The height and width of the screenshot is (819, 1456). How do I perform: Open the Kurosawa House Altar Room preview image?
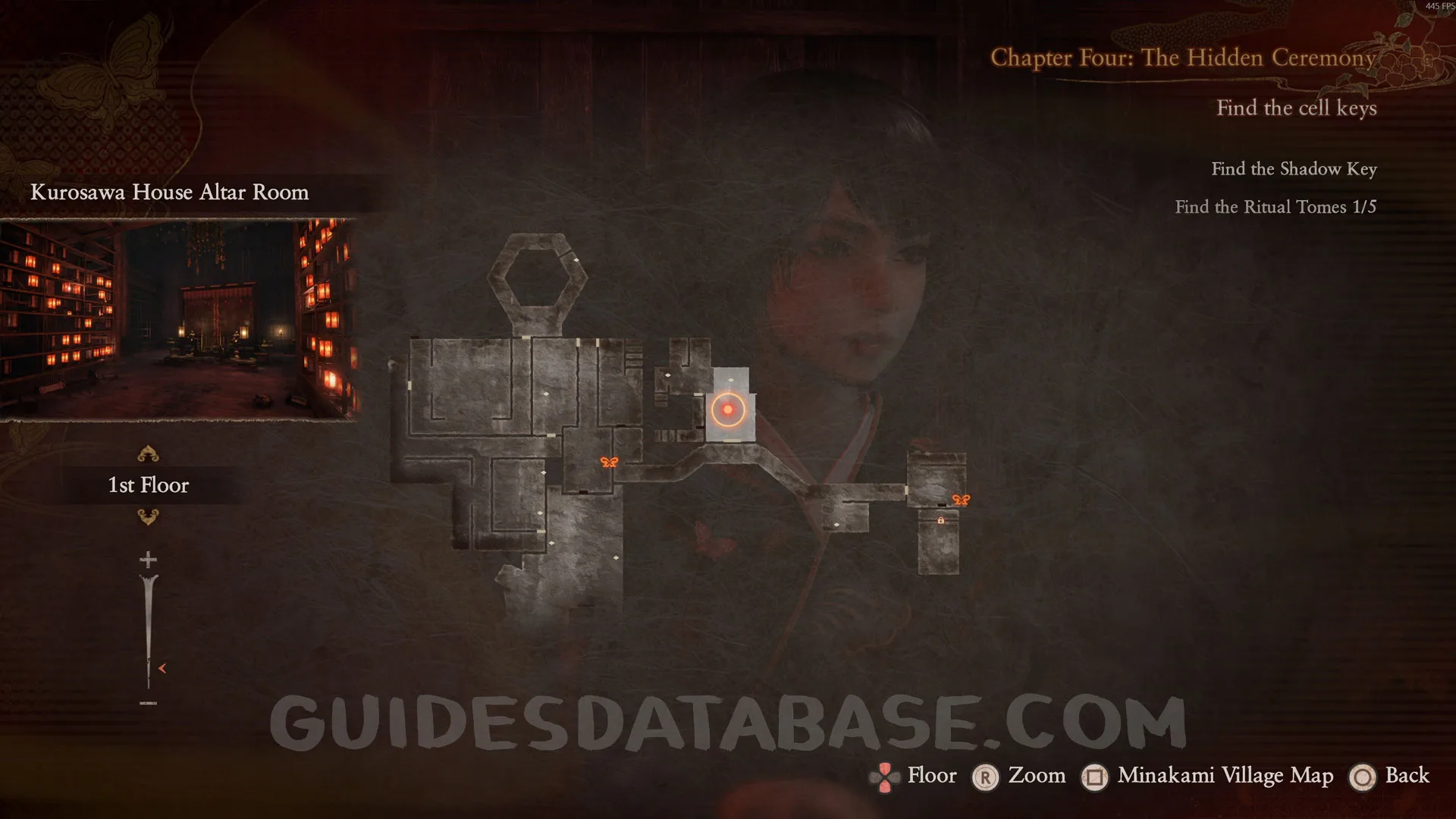point(179,319)
